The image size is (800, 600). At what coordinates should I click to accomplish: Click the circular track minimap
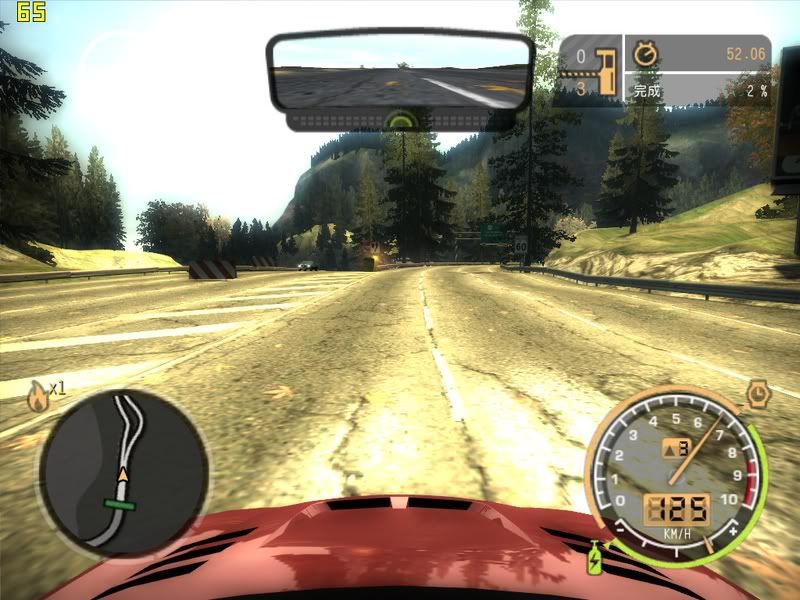123,472
